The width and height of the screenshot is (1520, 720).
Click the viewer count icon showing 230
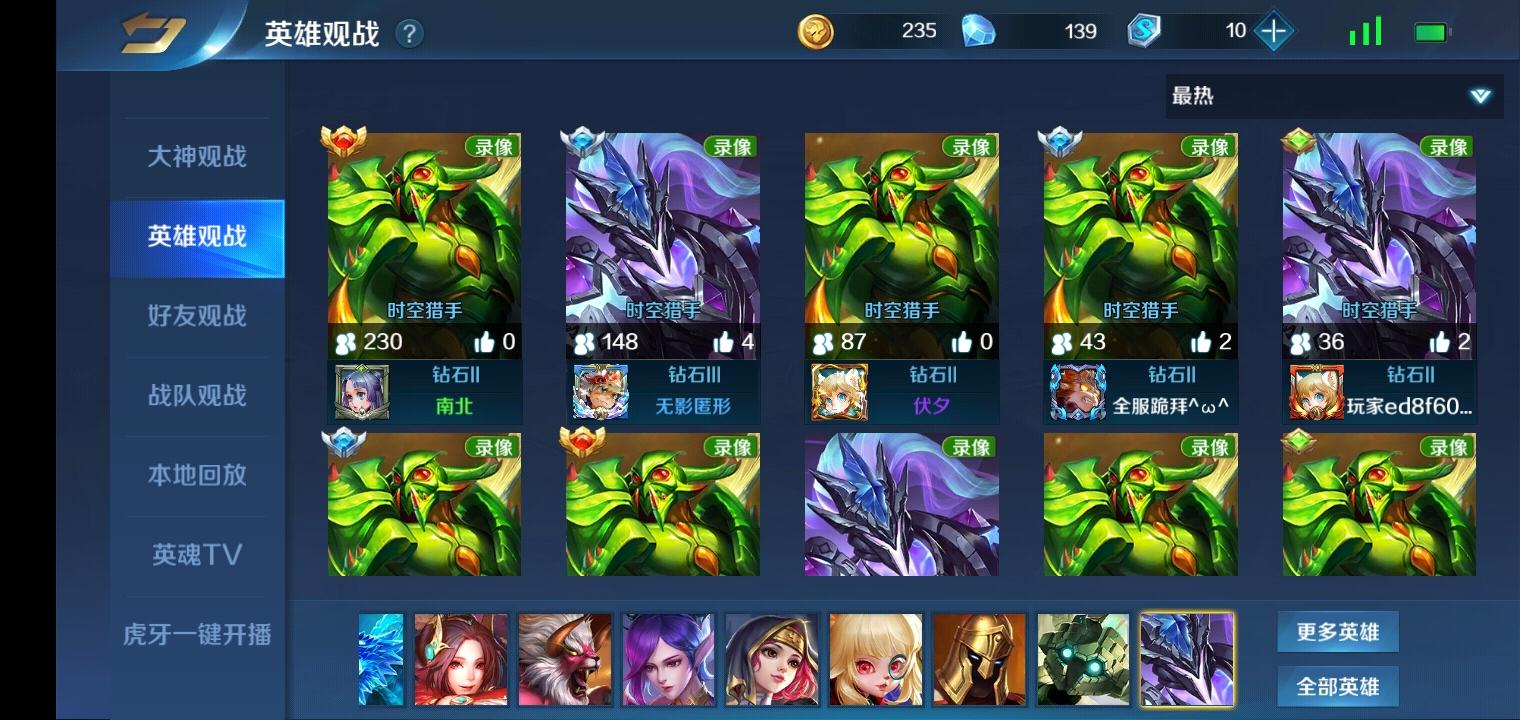(345, 341)
